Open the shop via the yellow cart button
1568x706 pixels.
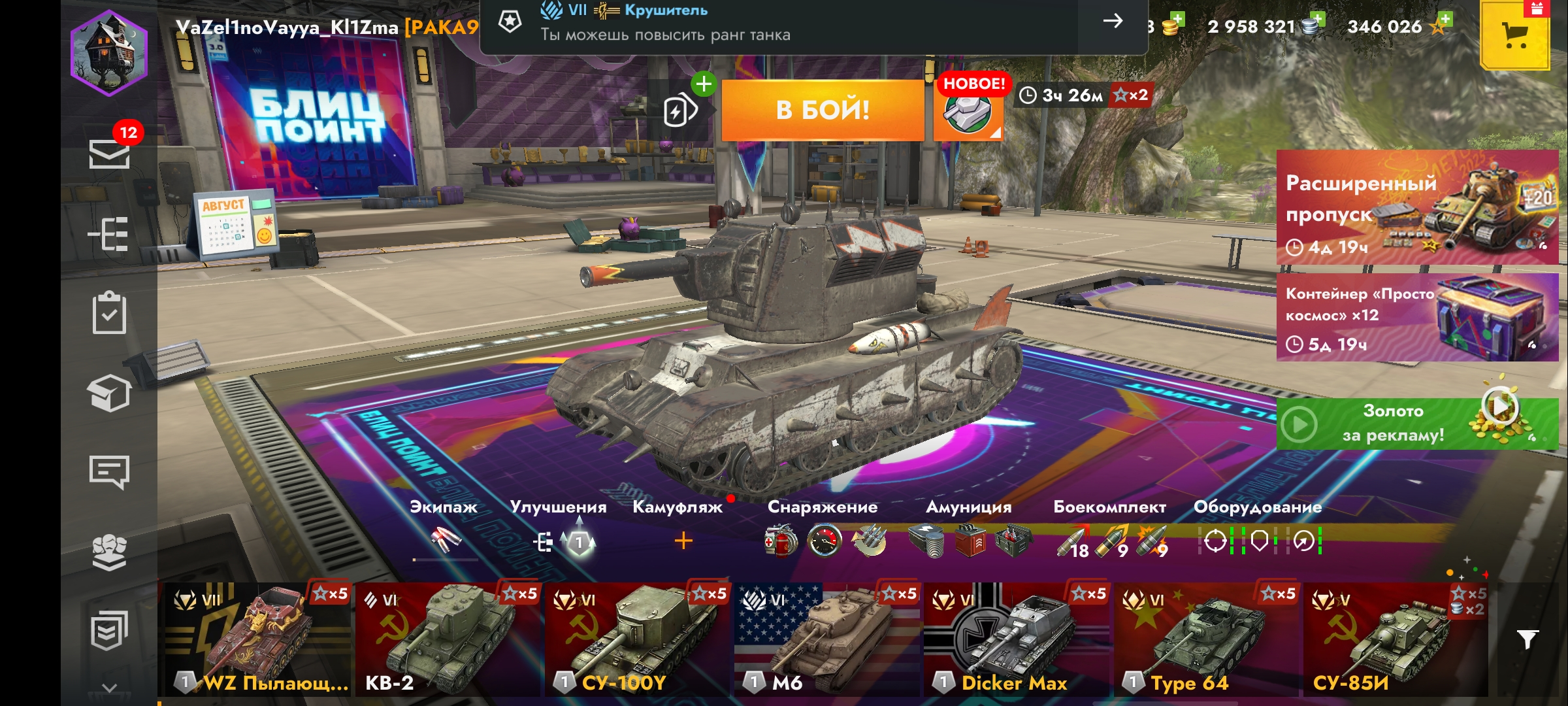pyautogui.click(x=1514, y=35)
